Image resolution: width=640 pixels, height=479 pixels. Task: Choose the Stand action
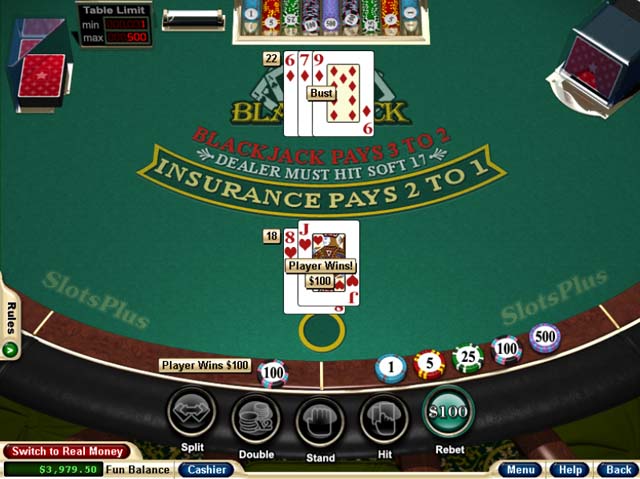(x=320, y=420)
